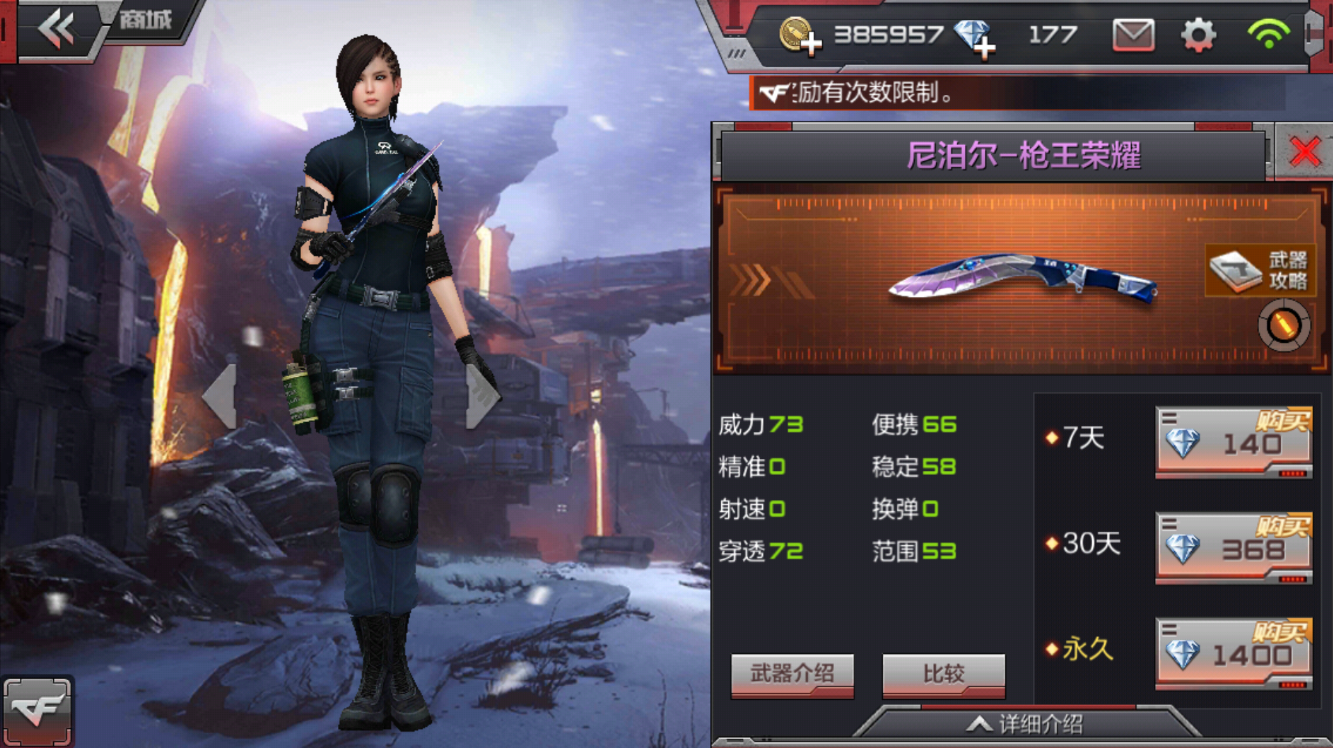Select the 比较 compare button
1333x748 pixels.
943,674
